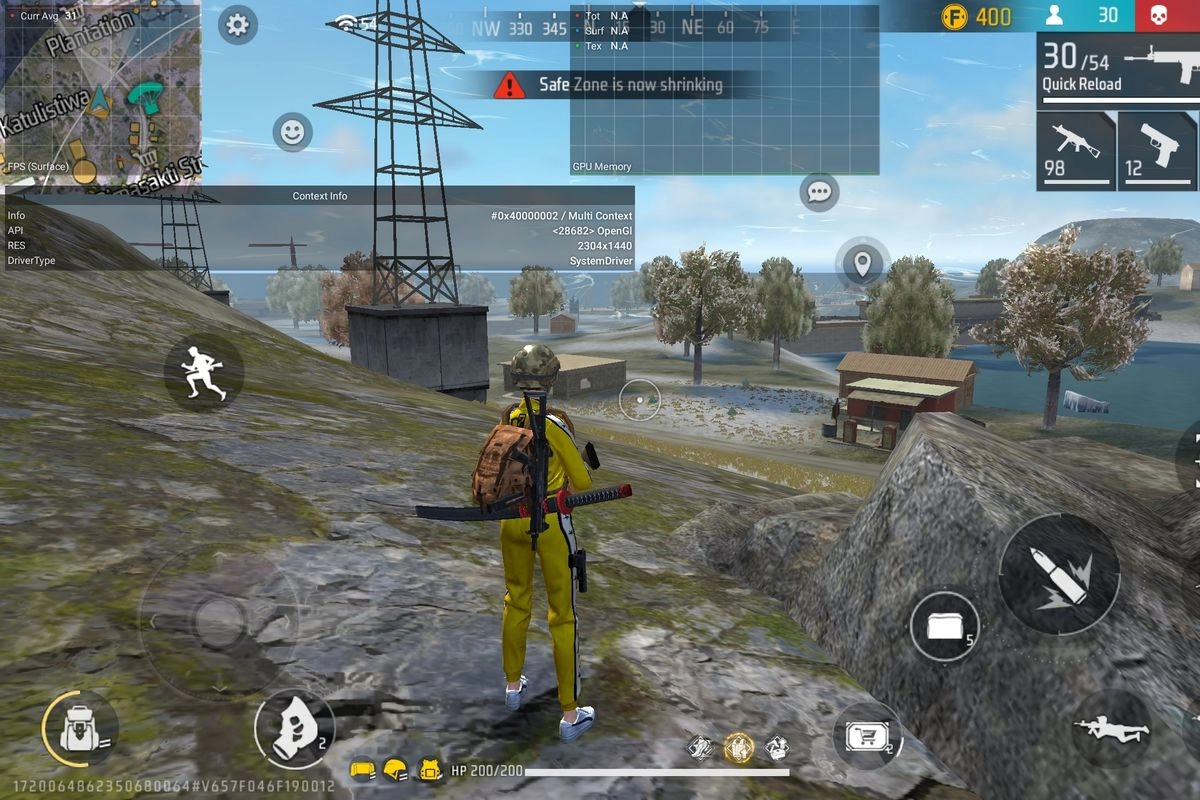Image resolution: width=1200 pixels, height=800 pixels.
Task: Use the medkit item with count 5
Action: coord(945,626)
